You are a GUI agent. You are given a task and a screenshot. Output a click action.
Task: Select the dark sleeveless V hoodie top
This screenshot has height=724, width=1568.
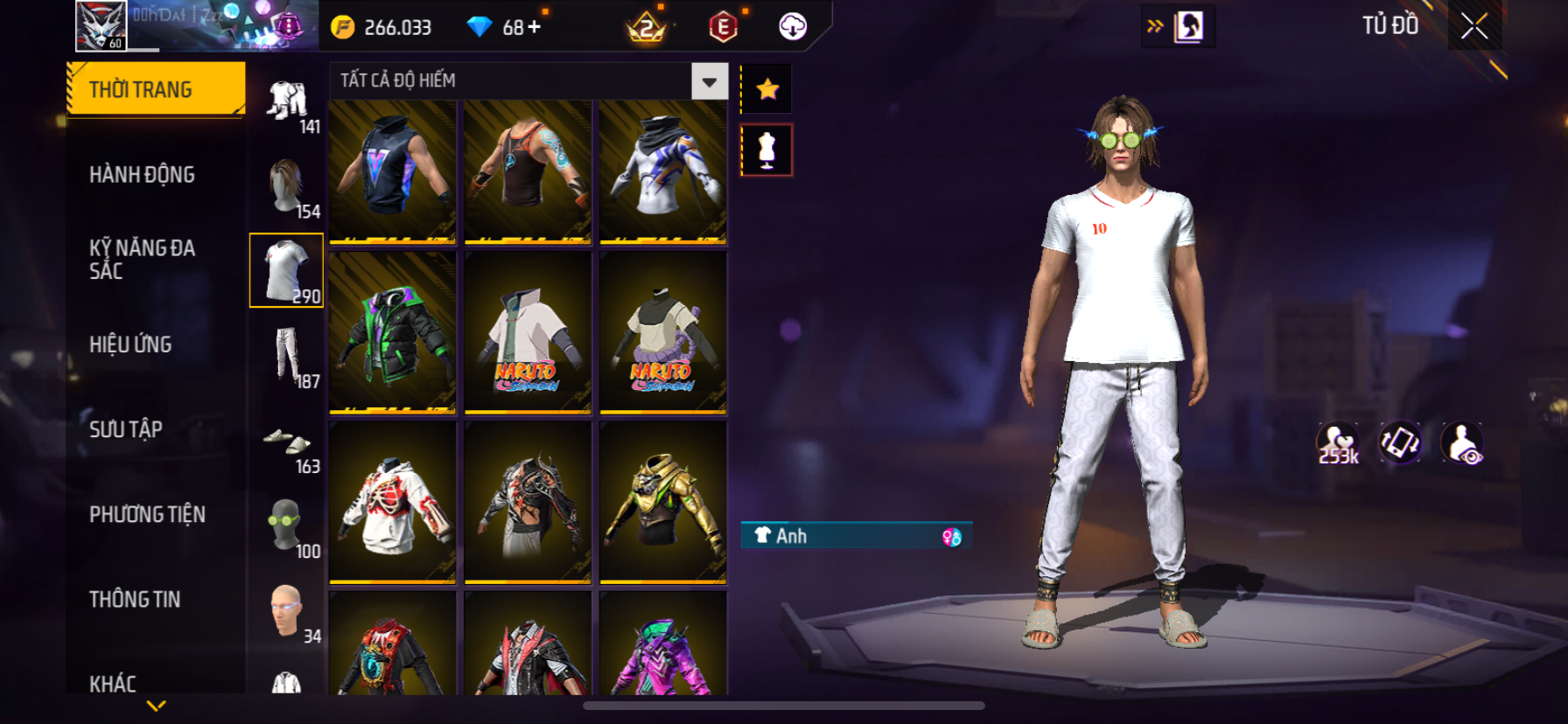click(x=393, y=171)
